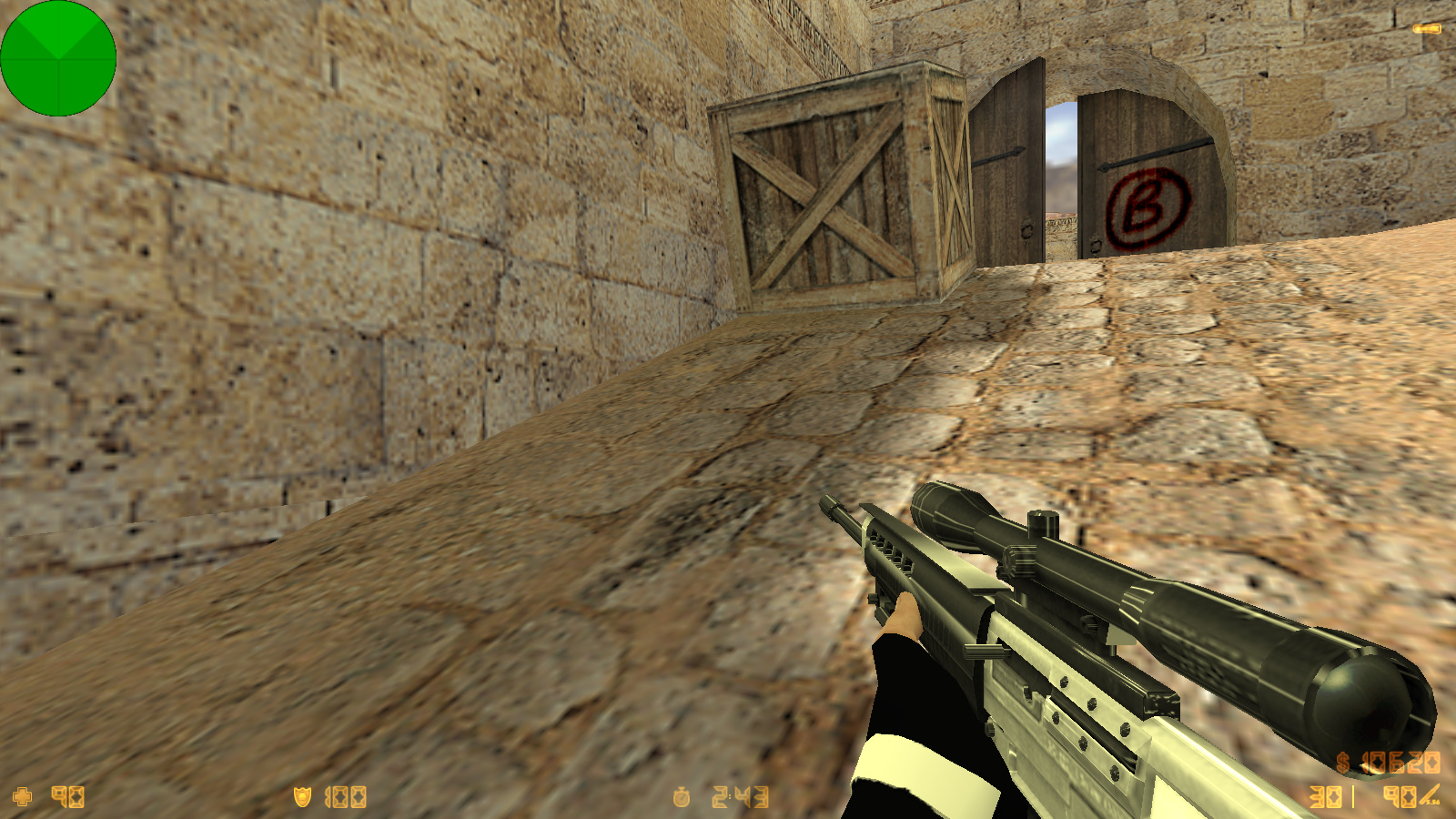
Task: Click the green radar circle
Action: point(58,58)
